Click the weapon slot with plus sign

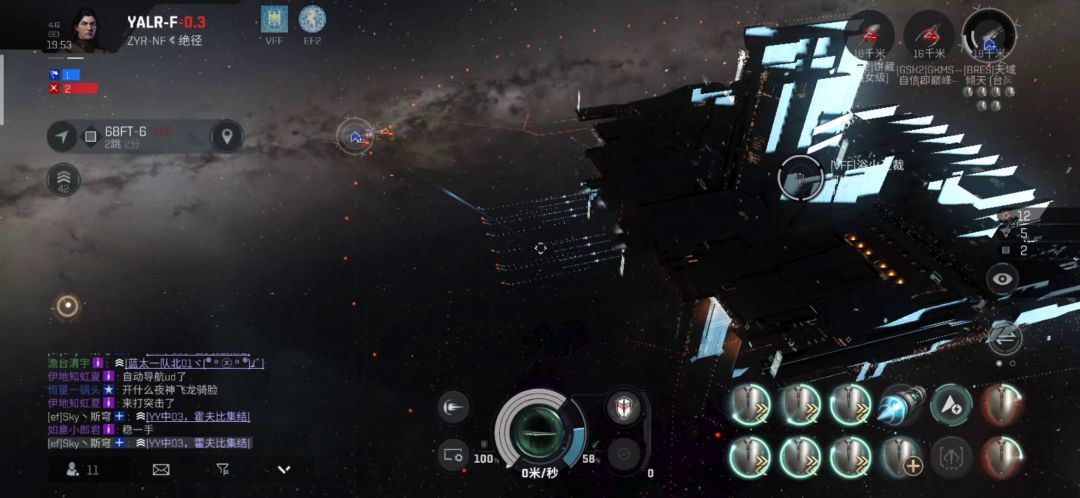pyautogui.click(x=900, y=458)
